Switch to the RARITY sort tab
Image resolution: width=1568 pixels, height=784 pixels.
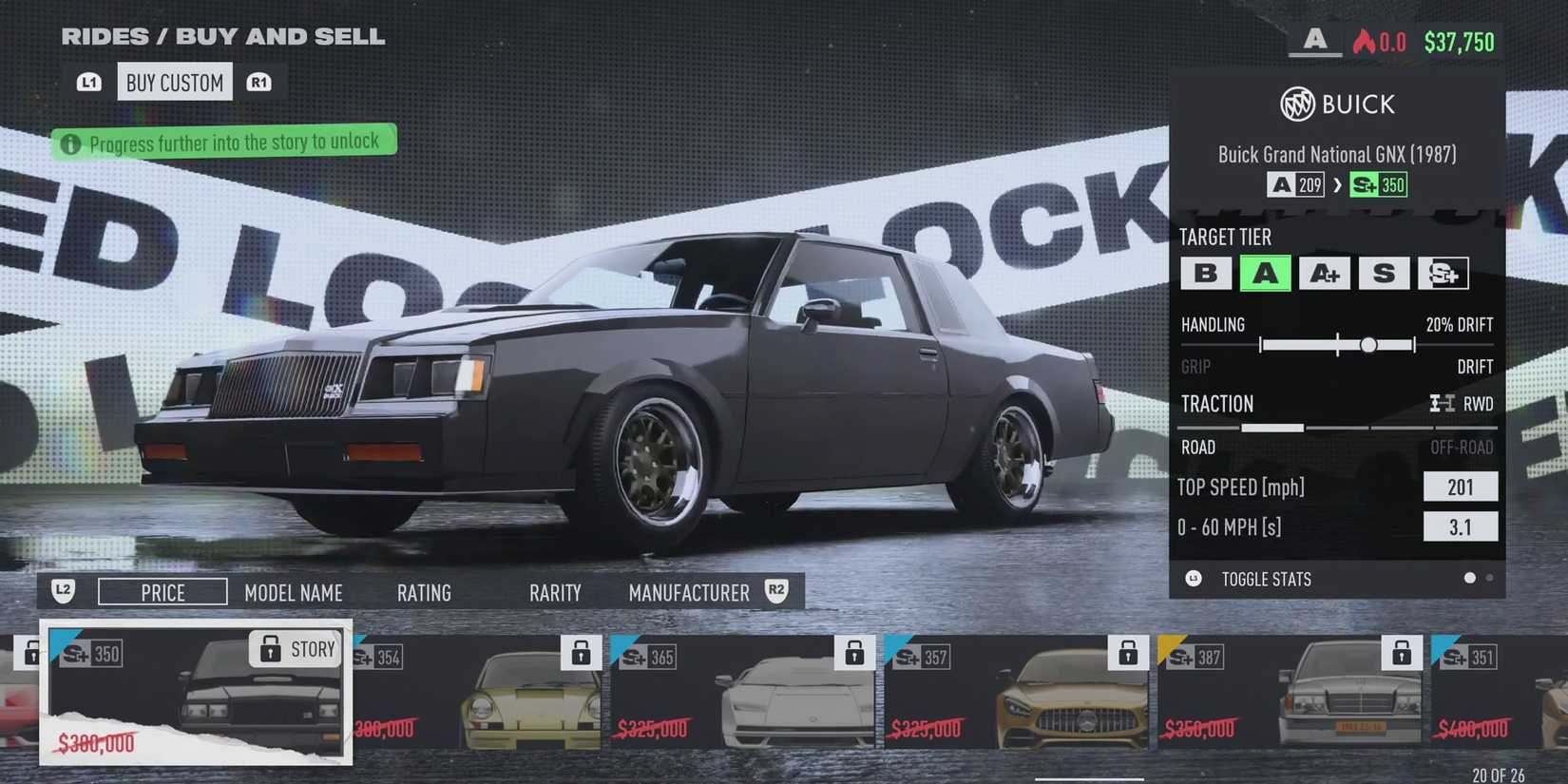(555, 592)
